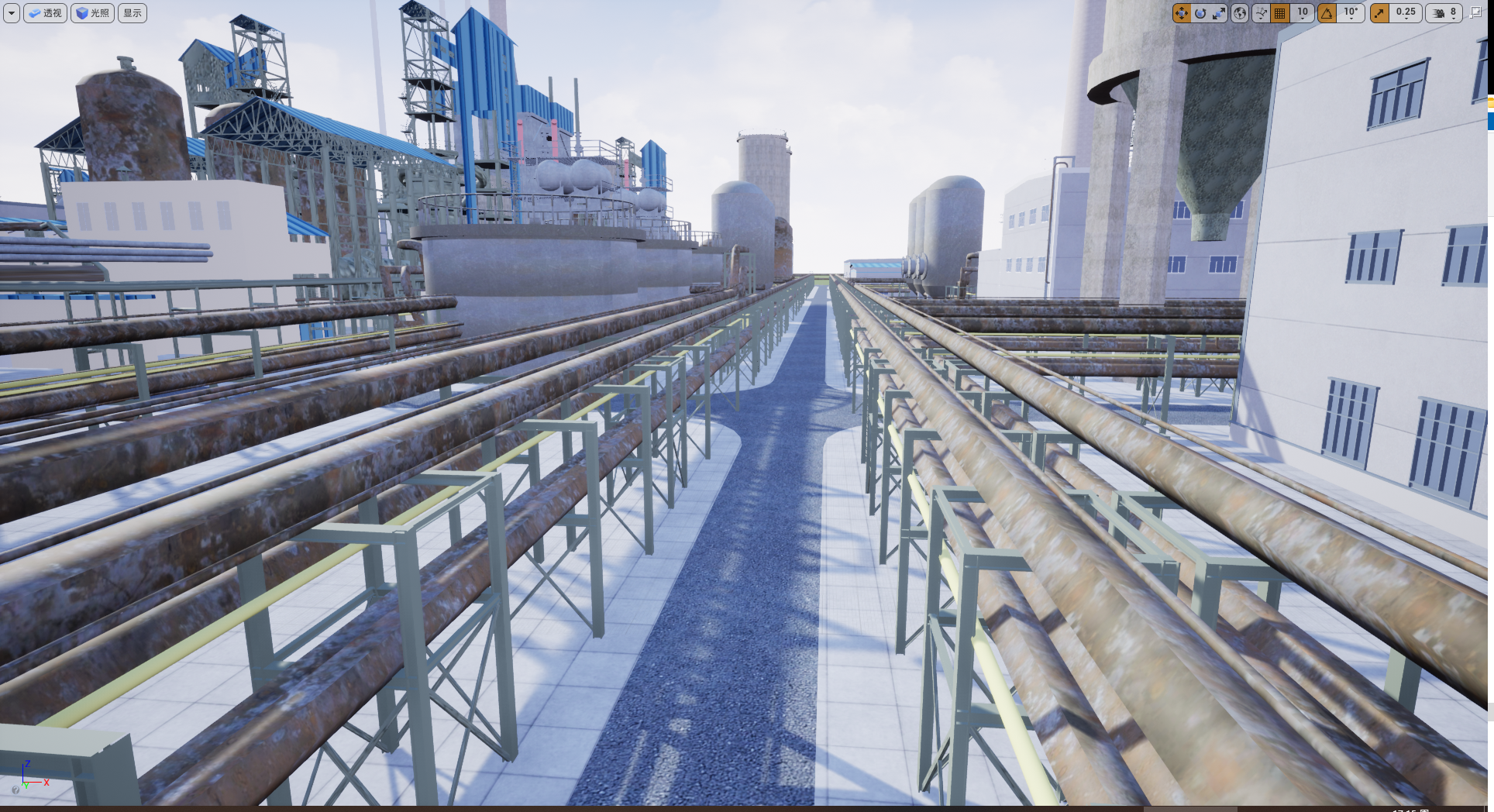Toggle scale snapping with the arrow icon
Screen dimensions: 1494x812
click(x=1379, y=13)
